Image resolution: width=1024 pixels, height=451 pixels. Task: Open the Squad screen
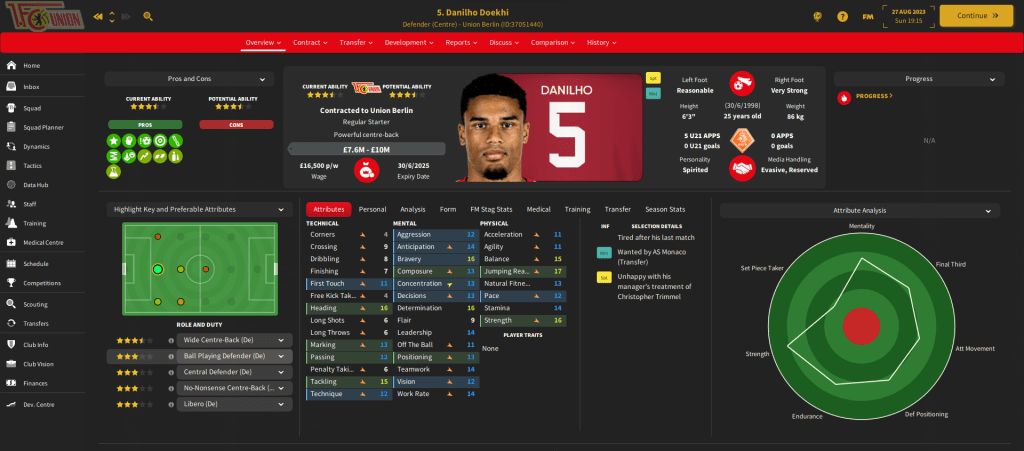point(32,107)
